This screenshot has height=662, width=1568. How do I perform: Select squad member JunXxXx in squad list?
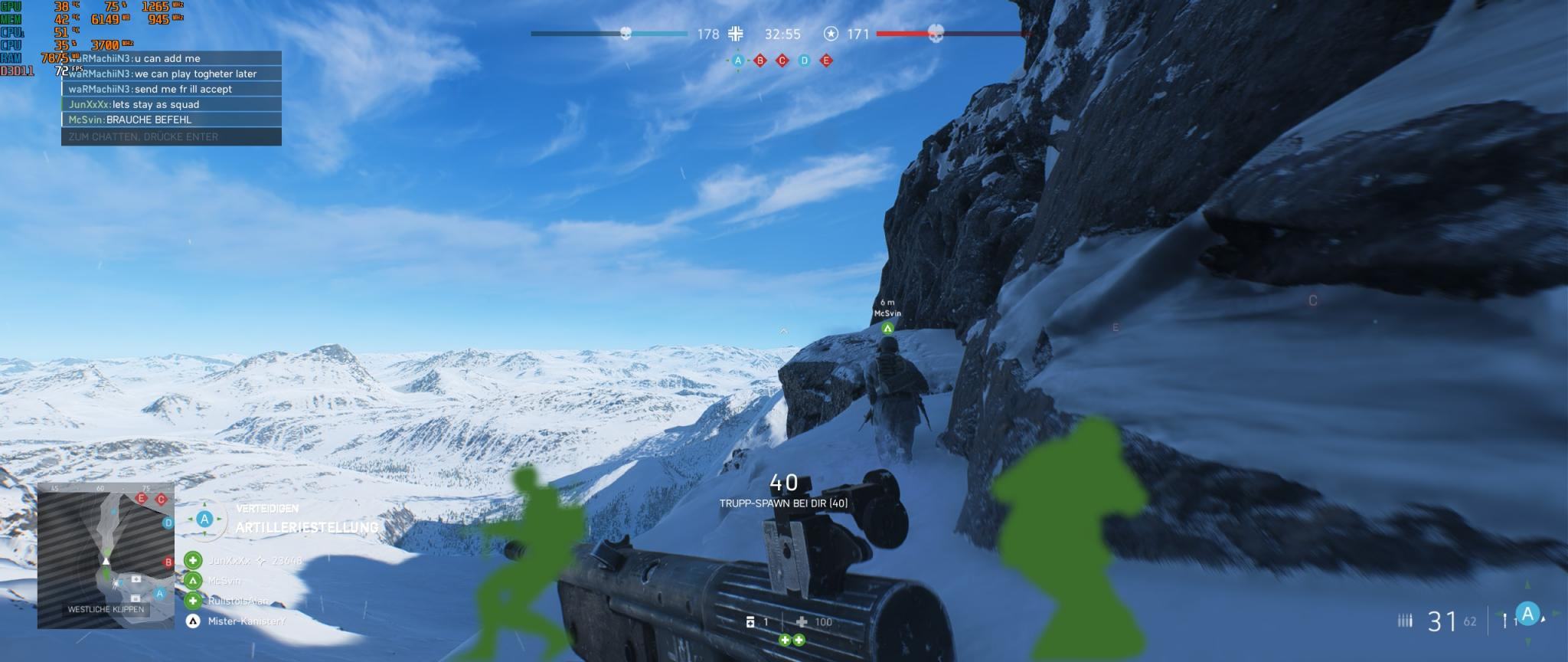(x=230, y=561)
